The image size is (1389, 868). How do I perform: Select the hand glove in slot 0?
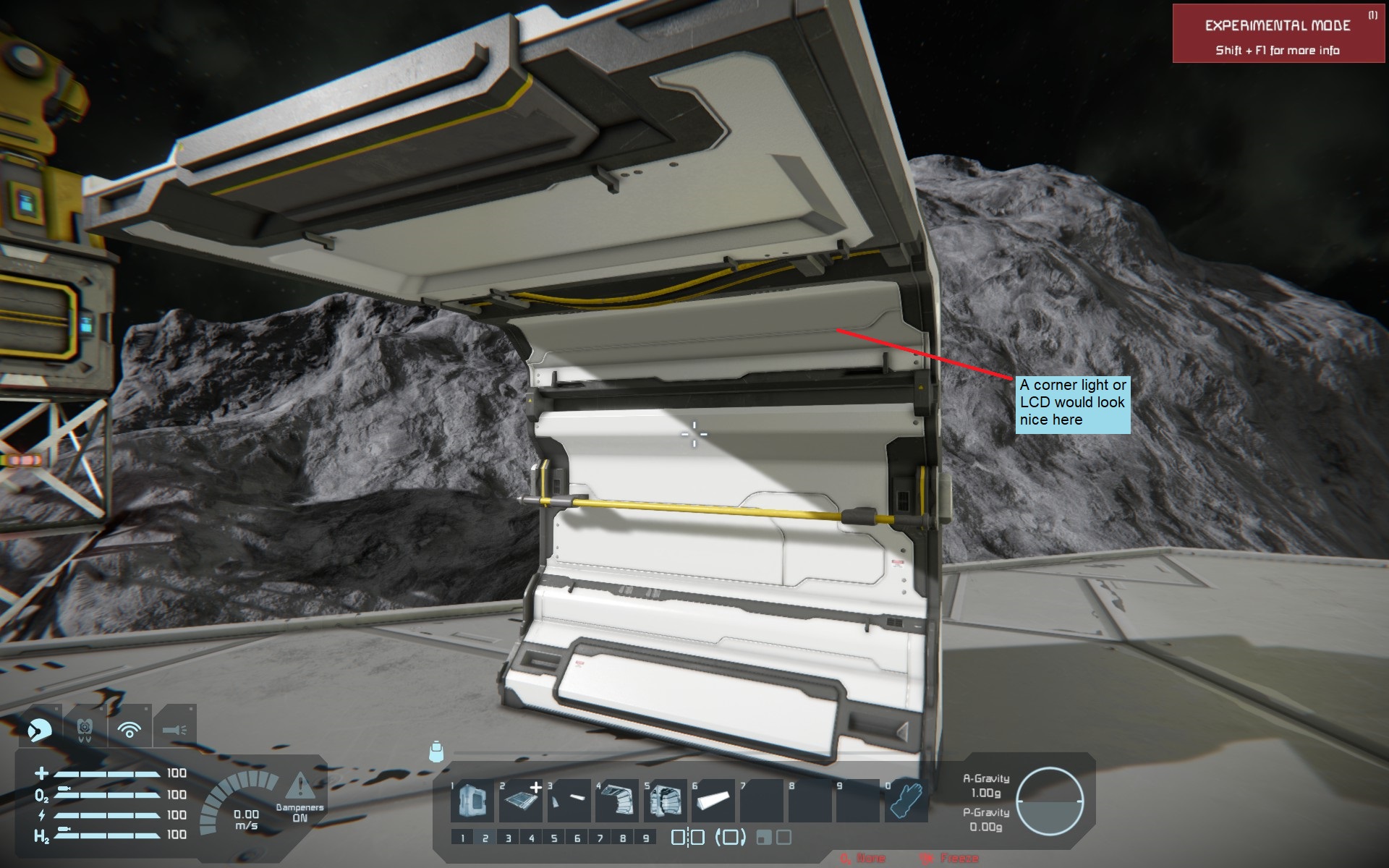[906, 801]
